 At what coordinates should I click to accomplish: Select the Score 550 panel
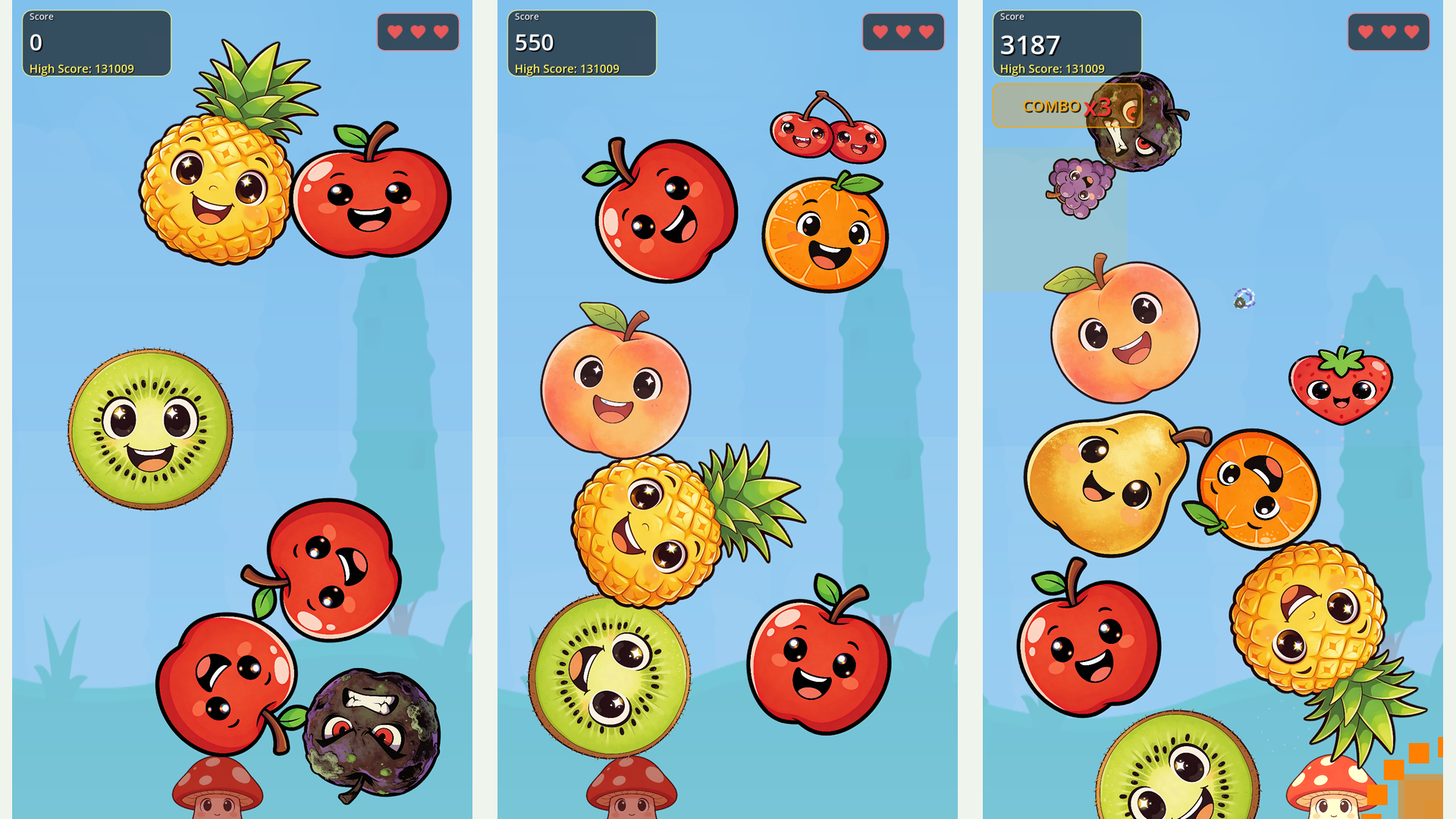(581, 42)
